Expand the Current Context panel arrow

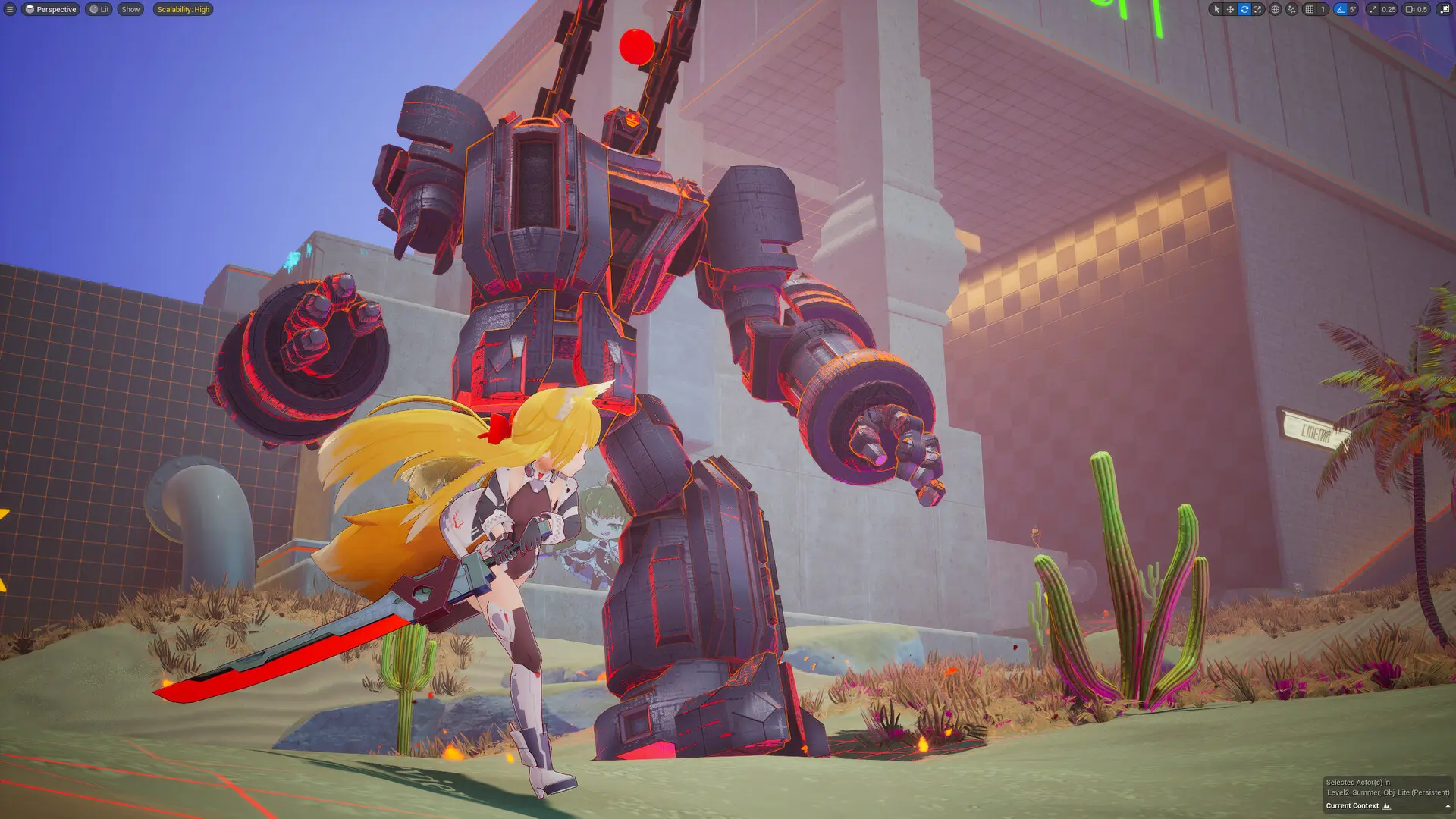pyautogui.click(x=1446, y=806)
